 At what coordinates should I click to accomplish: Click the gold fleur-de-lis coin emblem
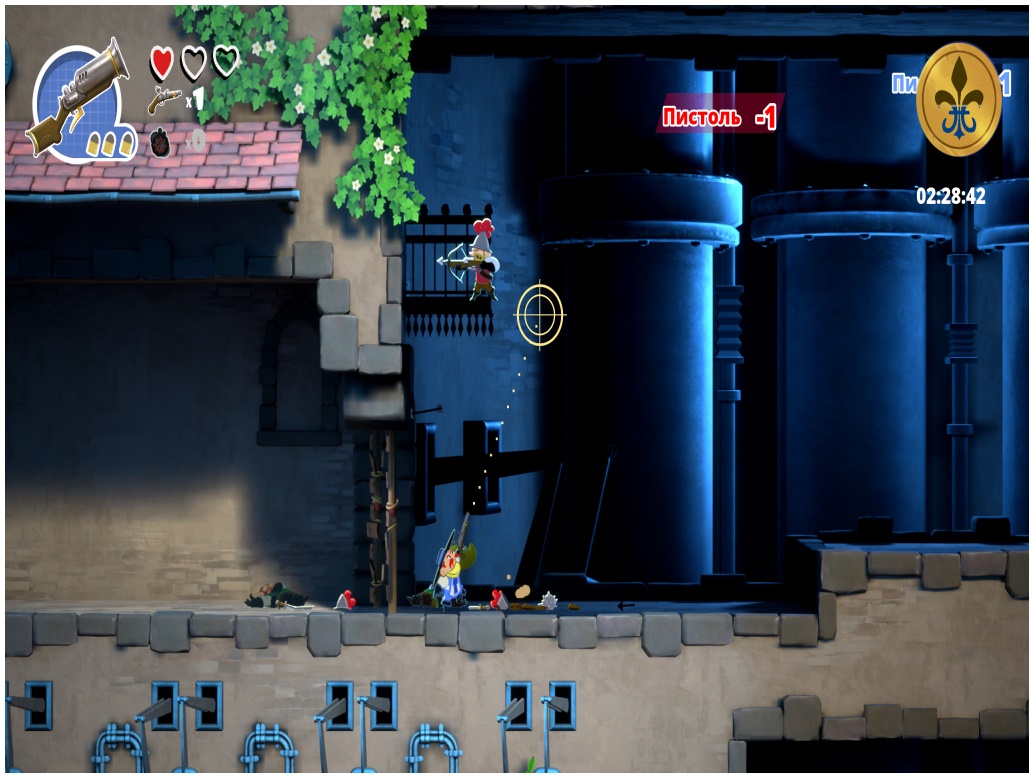[958, 100]
